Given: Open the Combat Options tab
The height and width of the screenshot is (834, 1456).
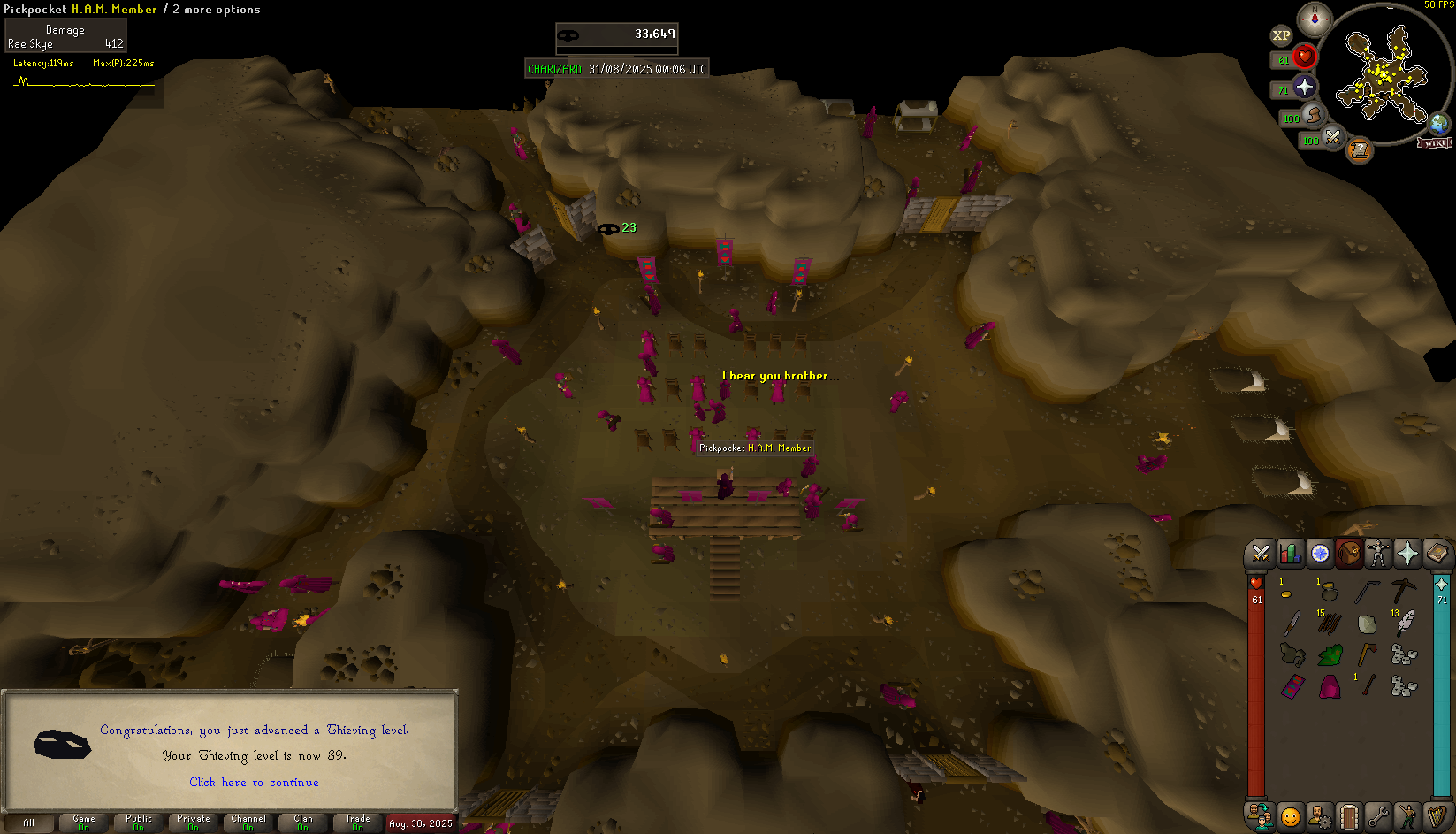Looking at the screenshot, I should click(x=1261, y=554).
